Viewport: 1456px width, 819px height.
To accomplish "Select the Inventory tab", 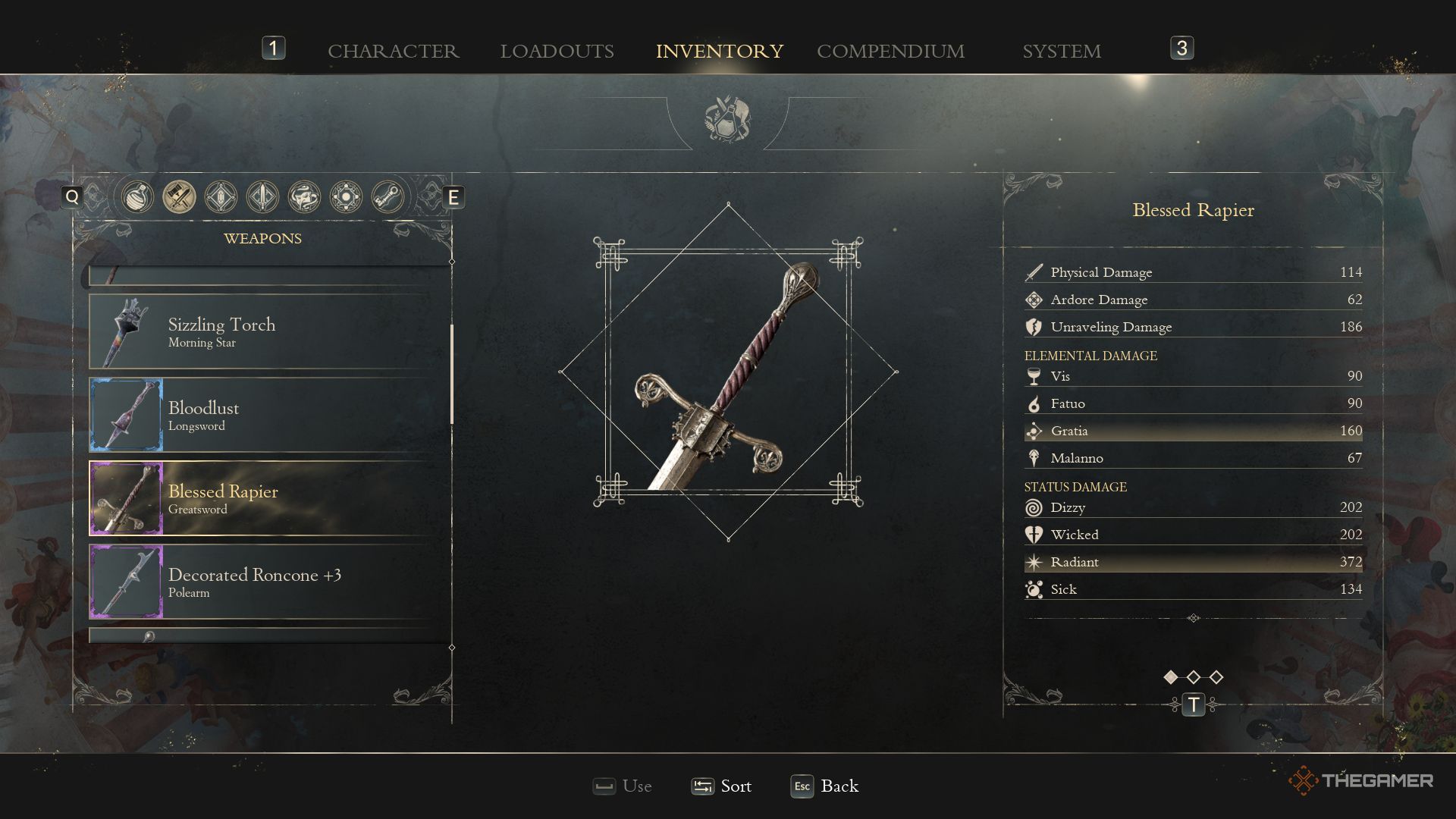I will (x=719, y=51).
